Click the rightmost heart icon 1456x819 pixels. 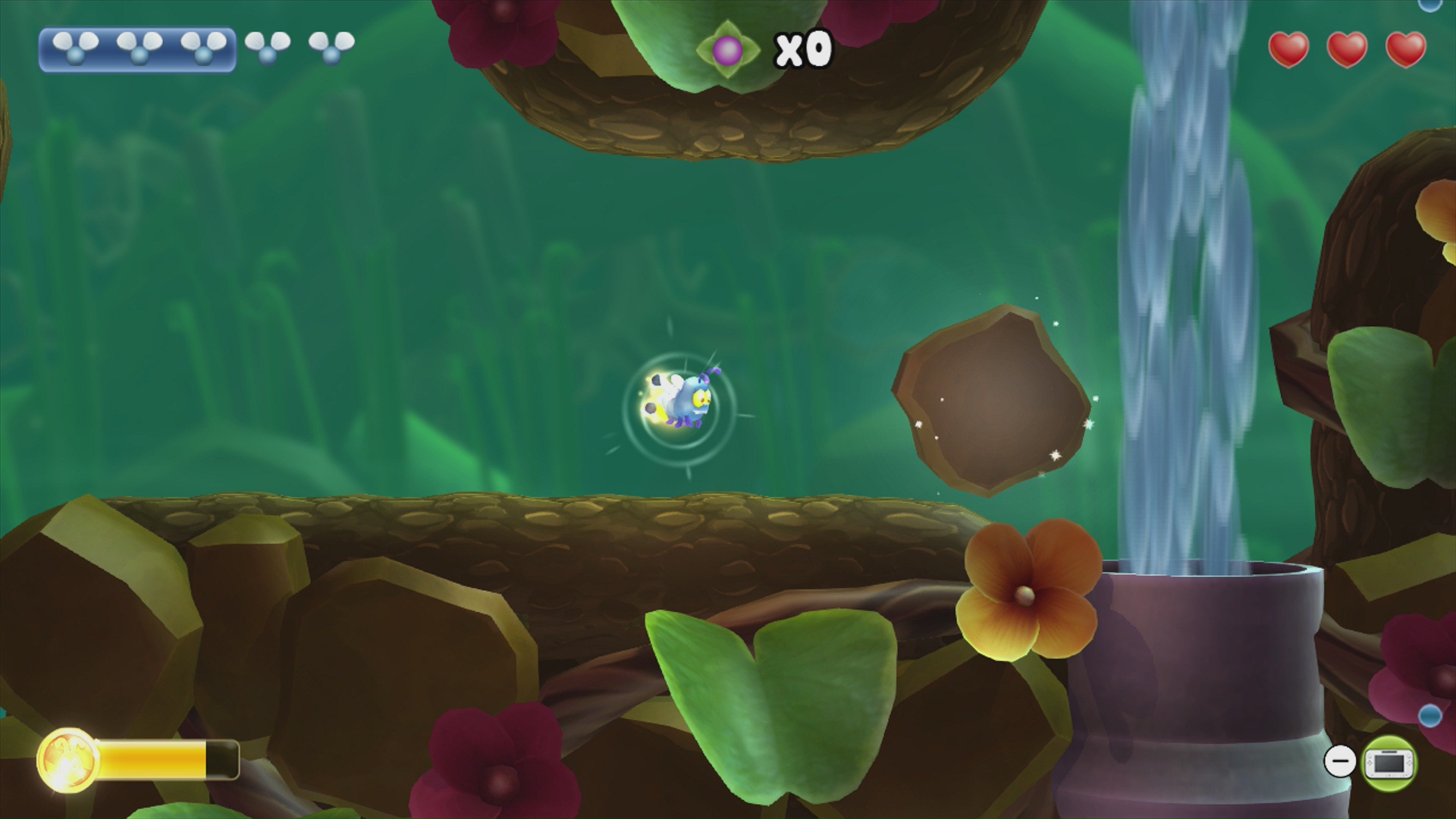click(x=1407, y=49)
